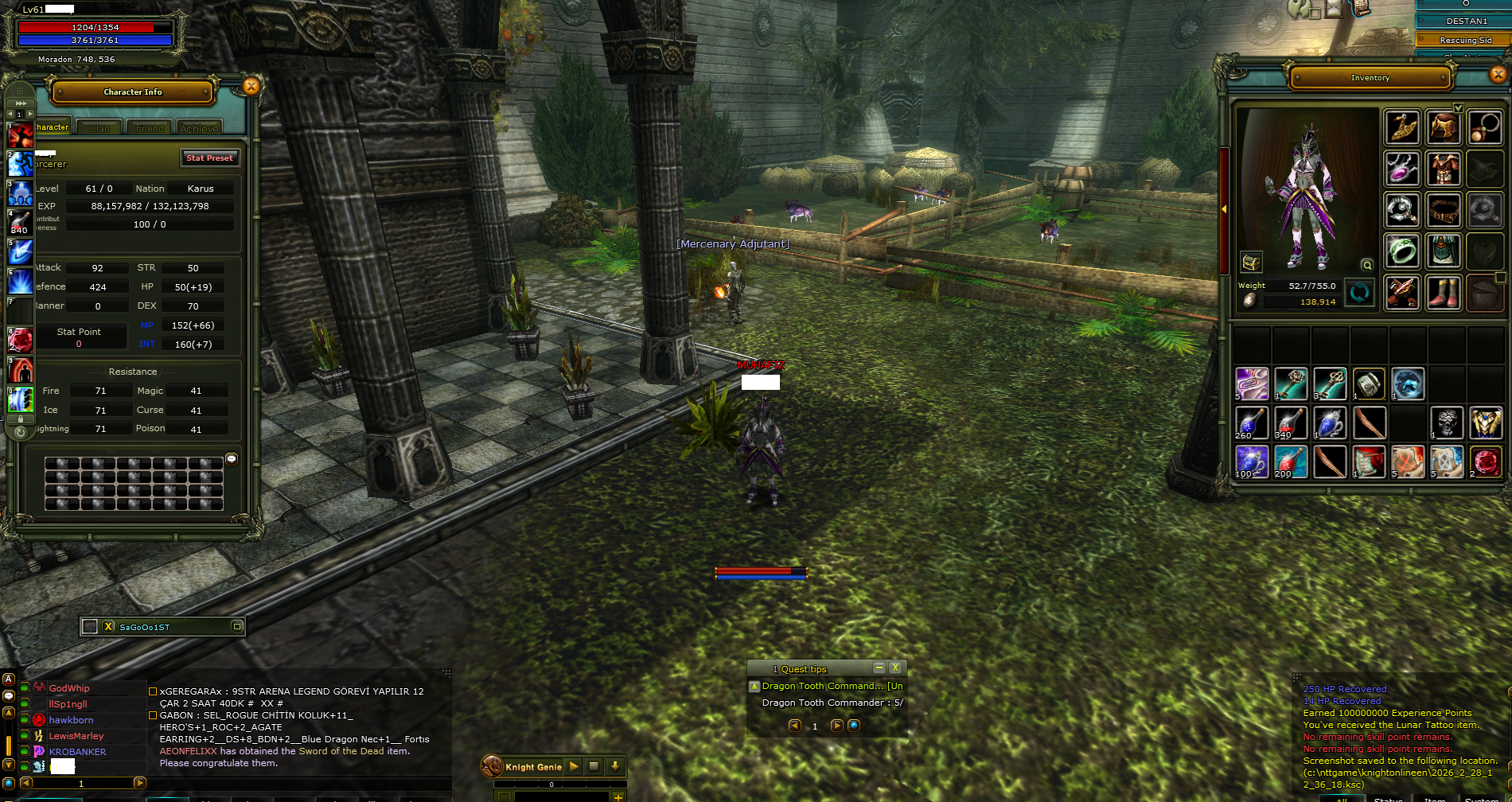The width and height of the screenshot is (1512, 802).
Task: Select the purple amulet equipment slot
Action: tap(1402, 168)
